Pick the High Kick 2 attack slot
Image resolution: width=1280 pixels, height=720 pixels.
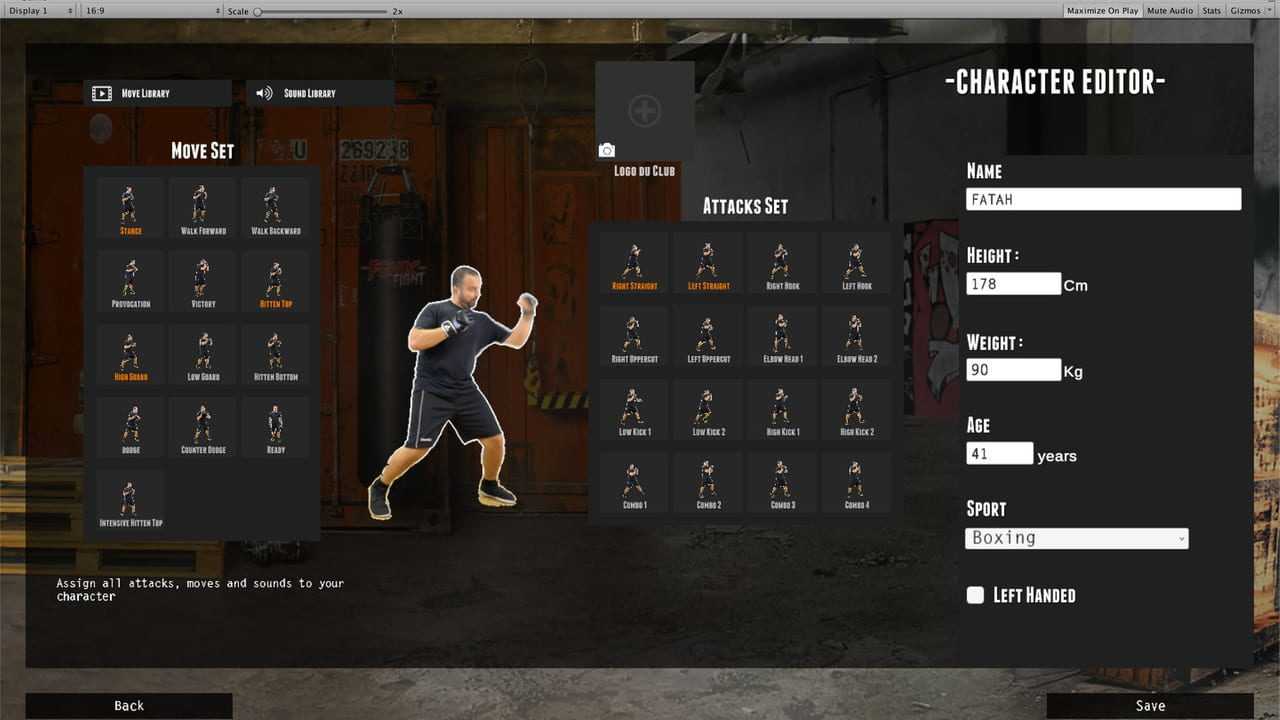pyautogui.click(x=856, y=411)
